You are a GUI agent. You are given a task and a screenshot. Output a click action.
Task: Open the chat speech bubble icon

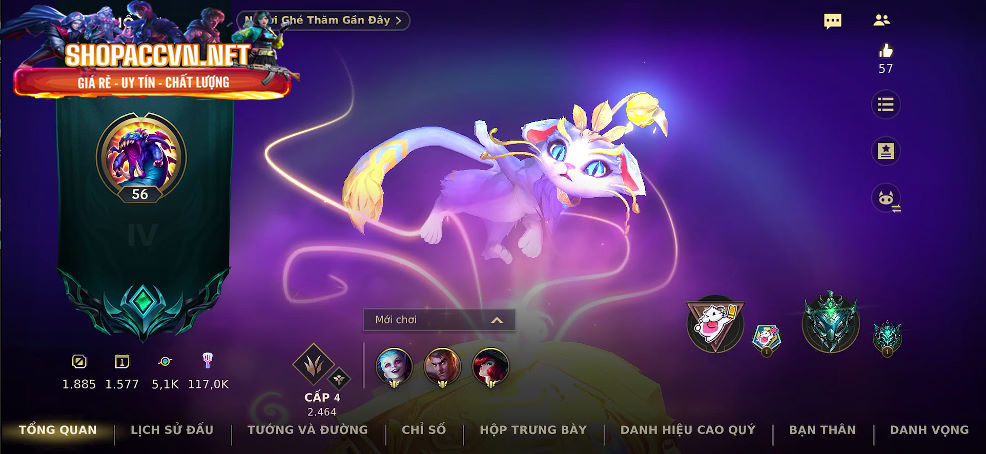point(832,20)
